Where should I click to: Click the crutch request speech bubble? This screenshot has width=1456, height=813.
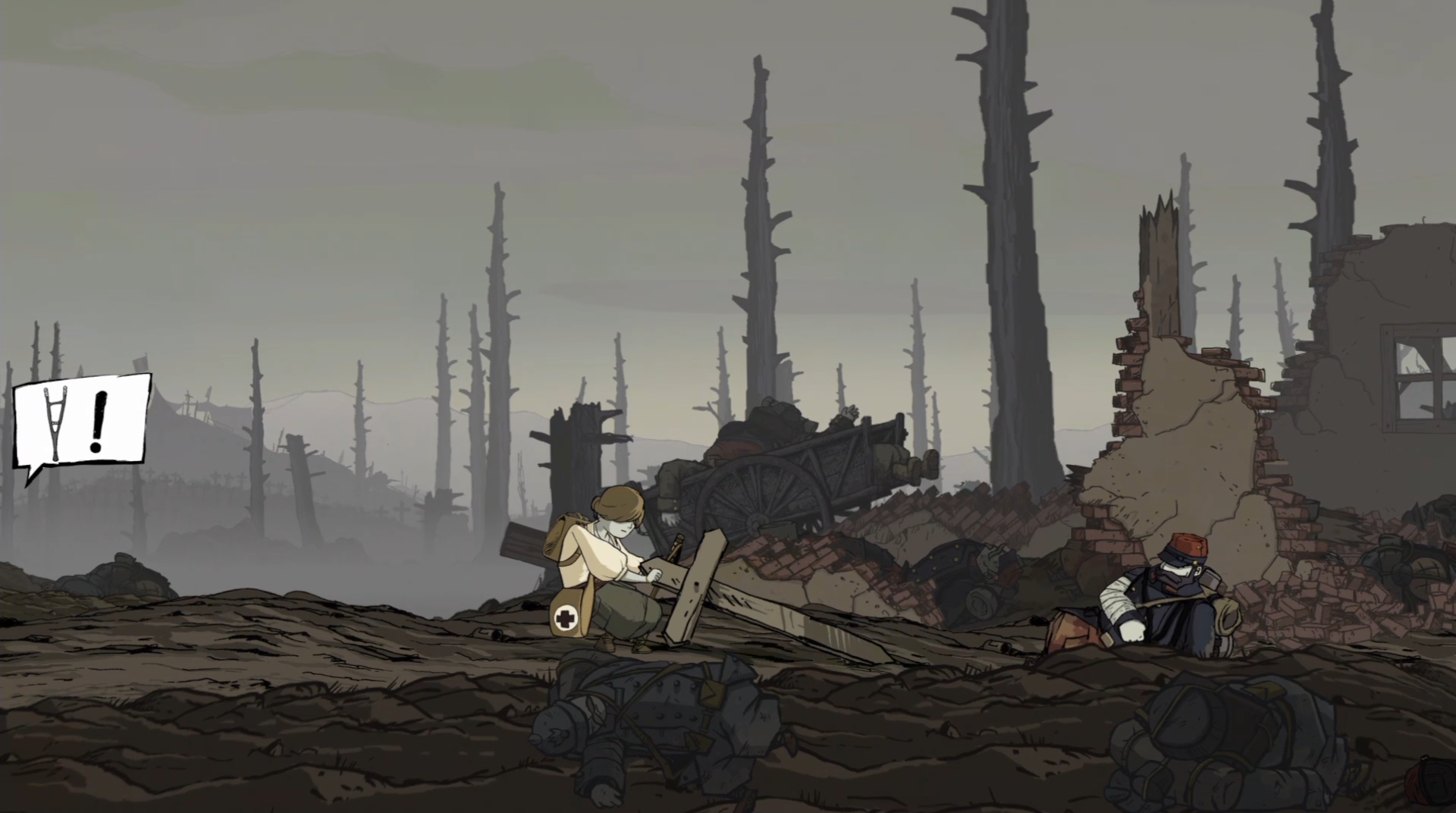(82, 422)
